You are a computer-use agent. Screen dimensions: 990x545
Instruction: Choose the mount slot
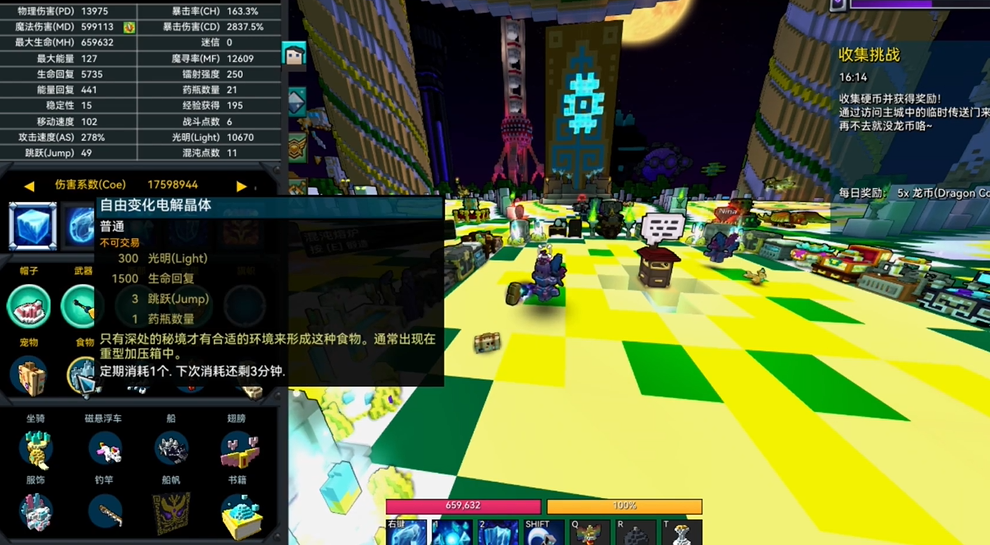click(x=37, y=450)
